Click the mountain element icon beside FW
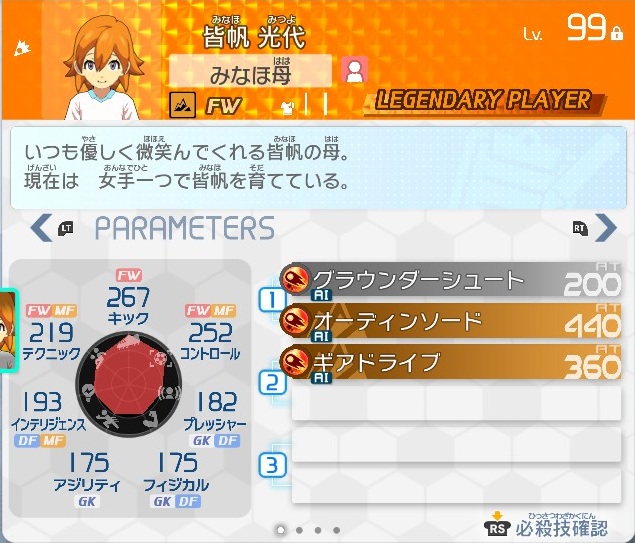The image size is (635, 543). [x=183, y=103]
